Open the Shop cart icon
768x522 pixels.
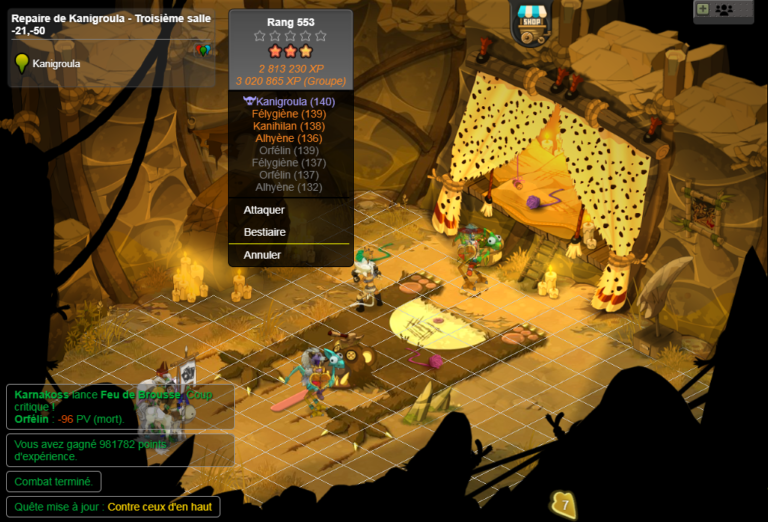click(530, 21)
